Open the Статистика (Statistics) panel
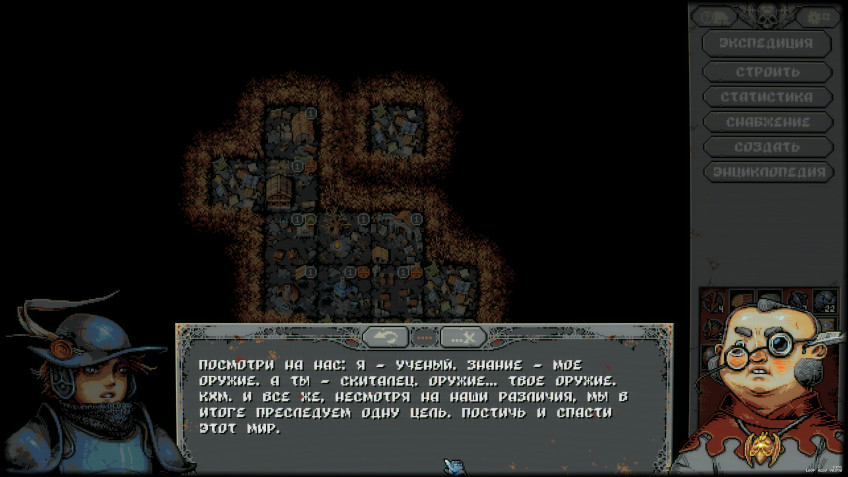Screen dimensions: 848x477 coord(767,97)
